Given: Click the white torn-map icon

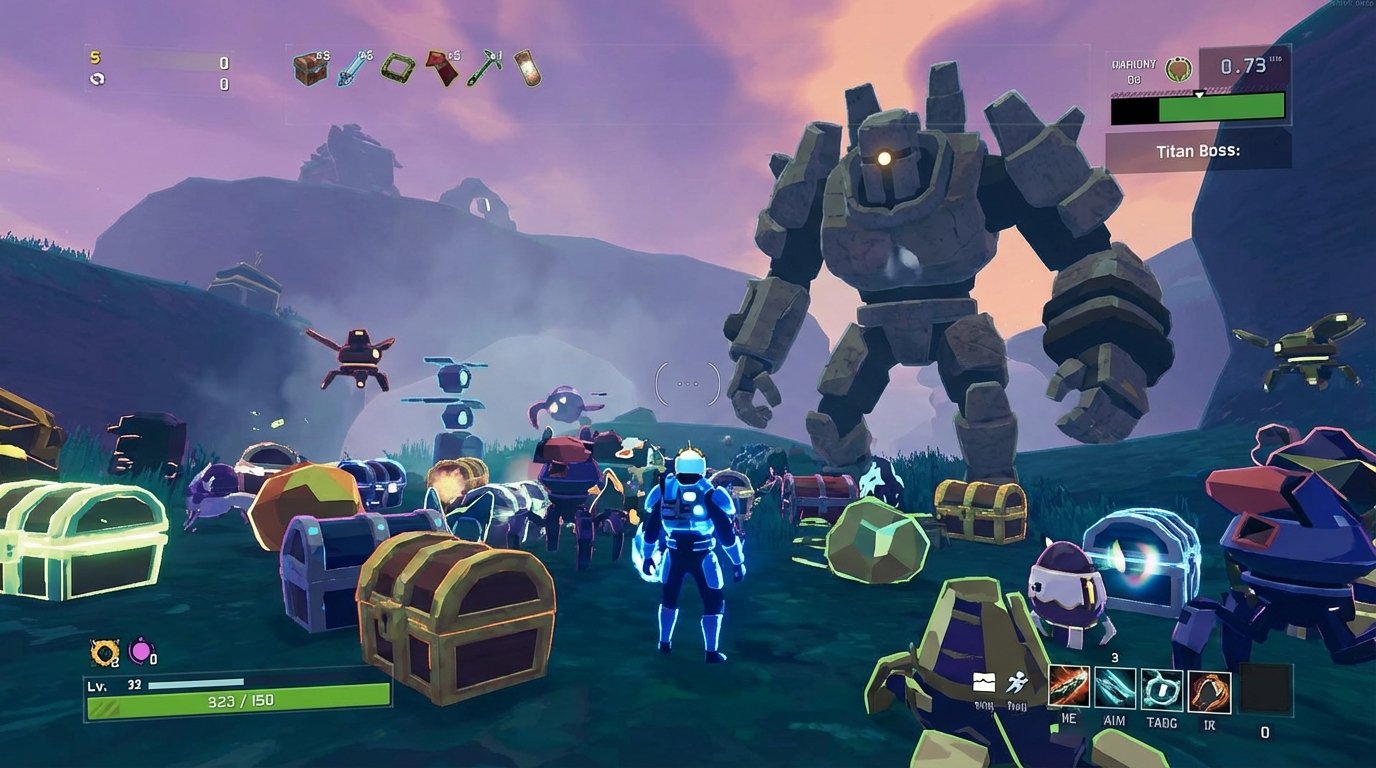Looking at the screenshot, I should click(984, 683).
